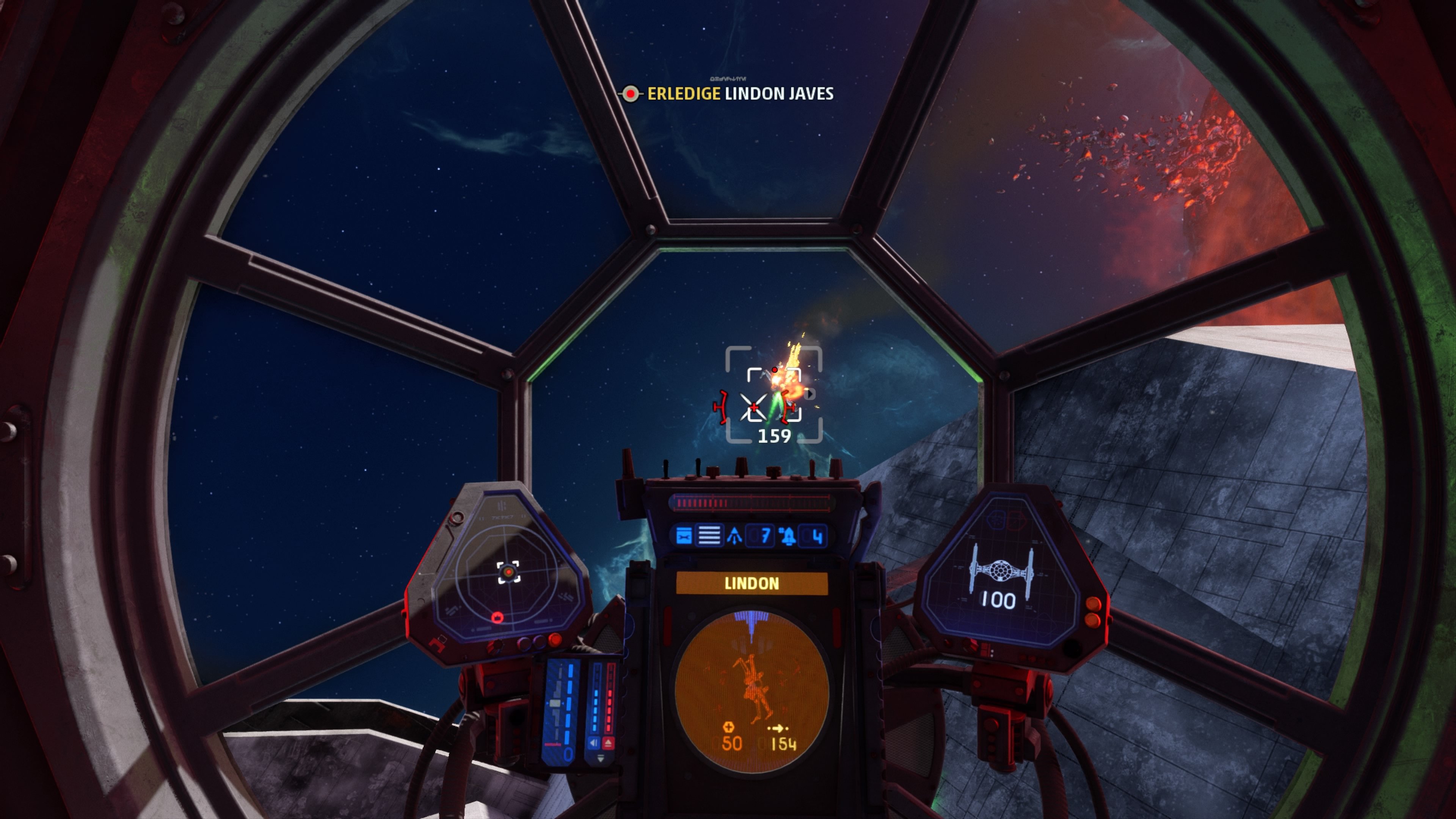Click the distance readout labeled 159
The height and width of the screenshot is (819, 1456).
click(775, 435)
